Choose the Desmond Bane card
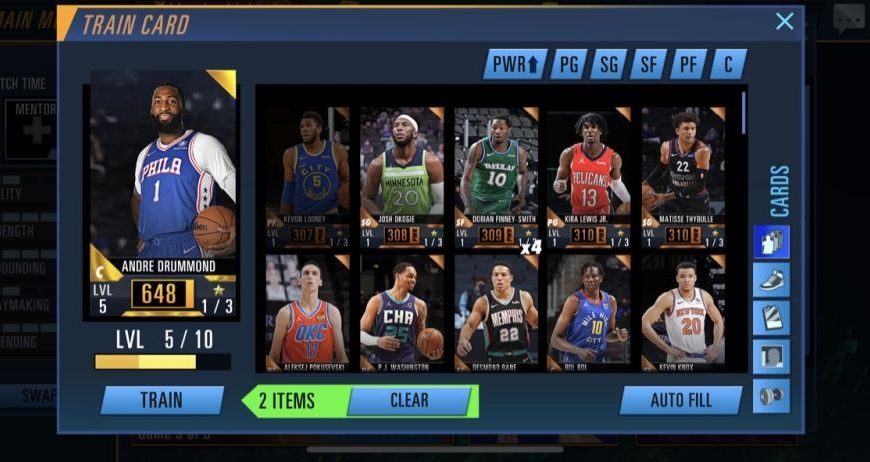 (495, 313)
